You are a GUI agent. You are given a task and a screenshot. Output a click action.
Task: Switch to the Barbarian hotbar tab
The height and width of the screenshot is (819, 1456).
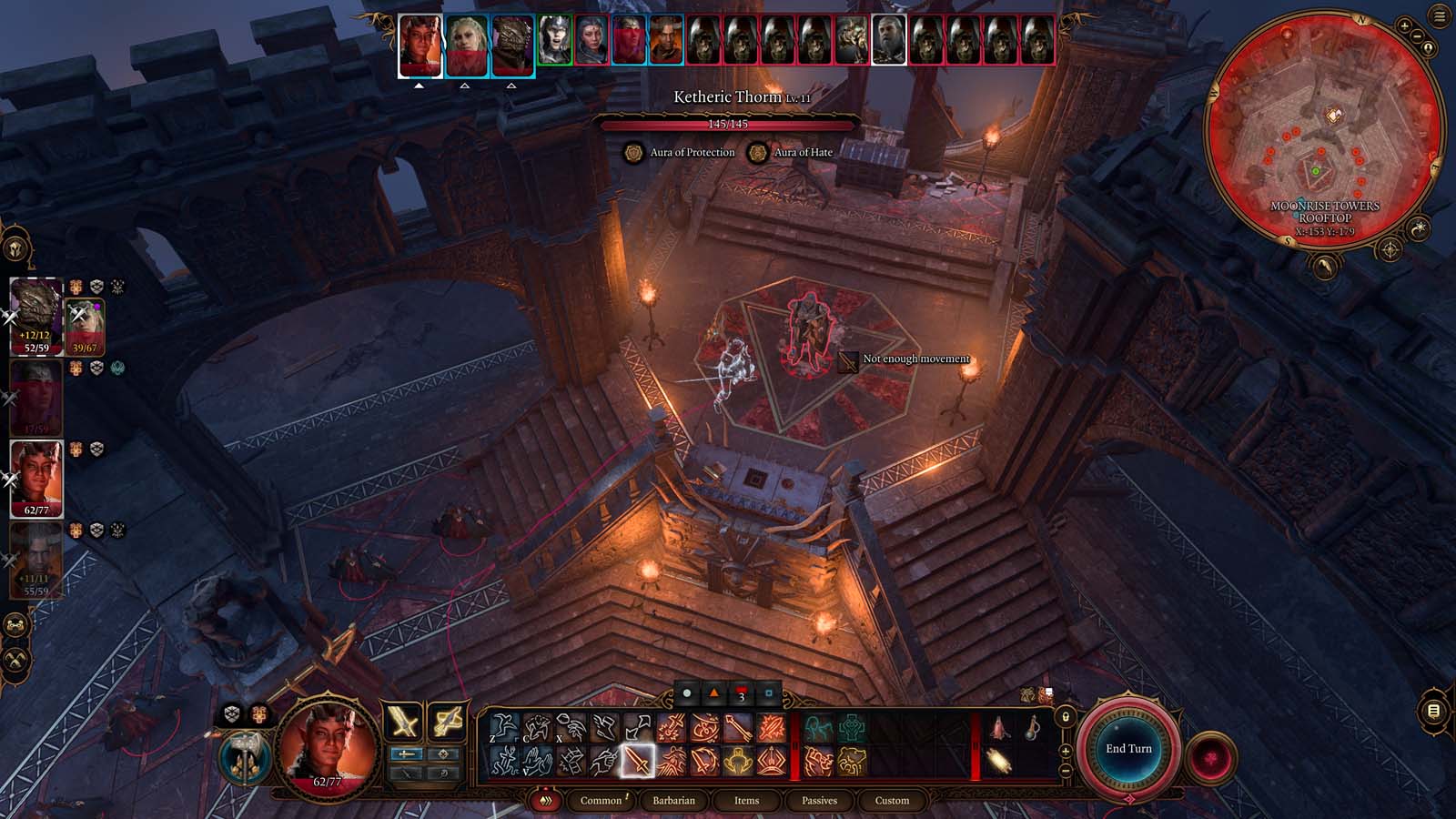point(673,801)
